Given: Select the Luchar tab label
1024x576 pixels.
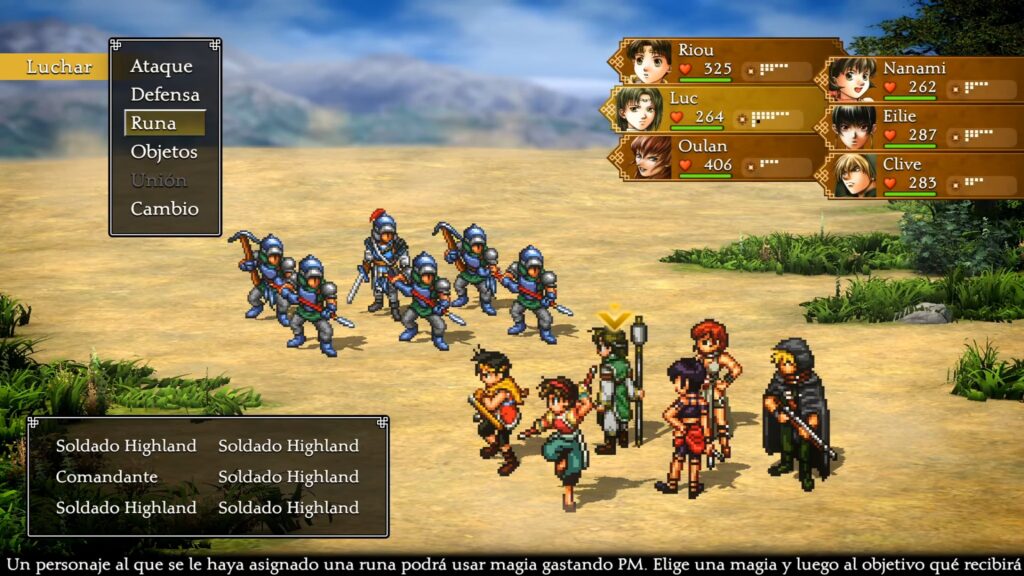Looking at the screenshot, I should click(58, 67).
